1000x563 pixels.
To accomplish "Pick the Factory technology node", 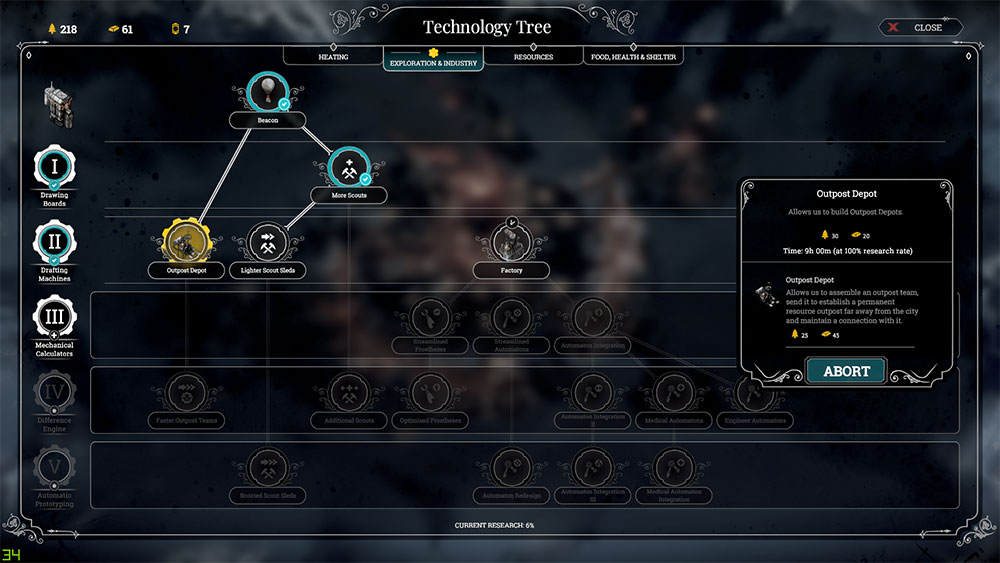I will (x=511, y=243).
